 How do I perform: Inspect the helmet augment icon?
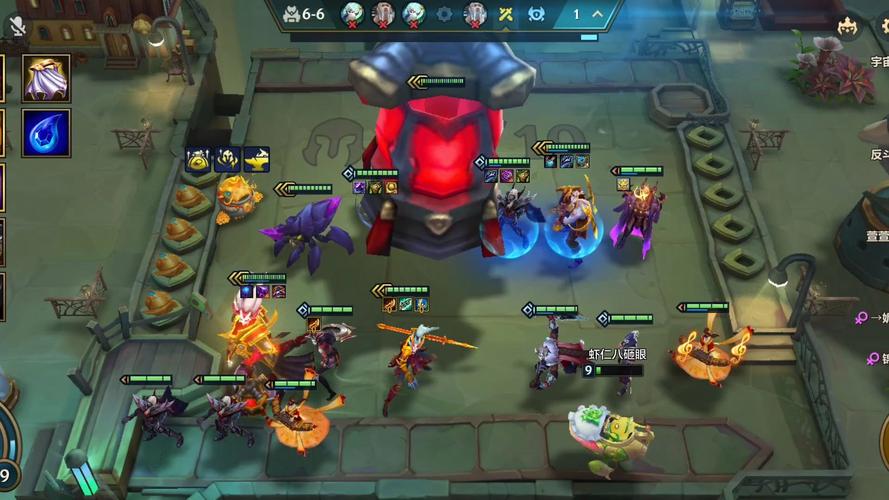click(227, 159)
